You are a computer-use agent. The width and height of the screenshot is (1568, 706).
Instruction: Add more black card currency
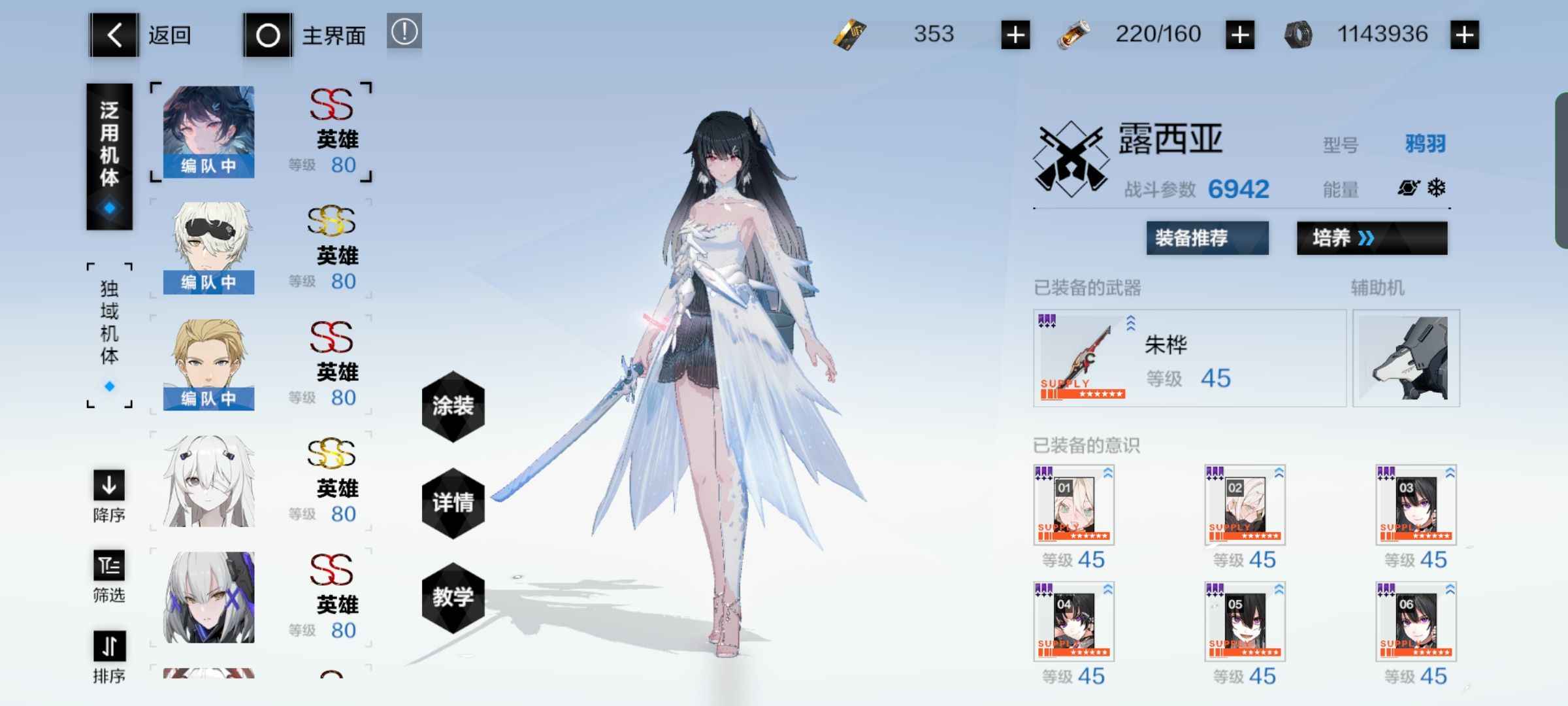pos(1015,35)
